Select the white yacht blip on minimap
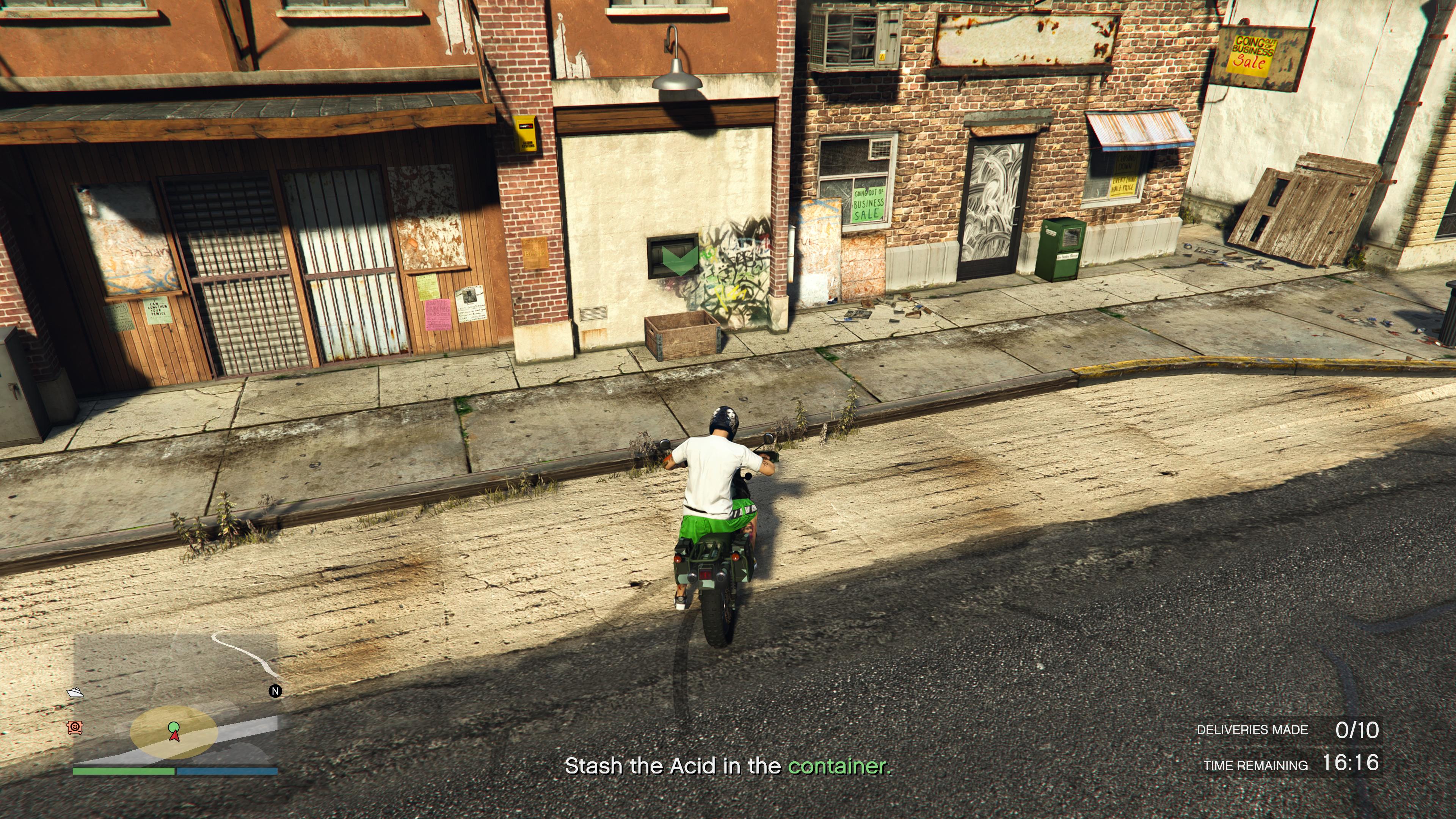The image size is (1456, 819). click(x=75, y=692)
